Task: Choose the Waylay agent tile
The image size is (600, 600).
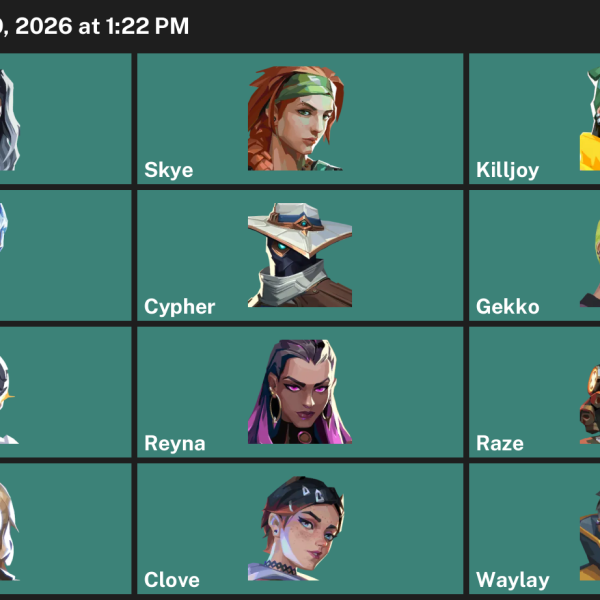Action: coord(536,529)
